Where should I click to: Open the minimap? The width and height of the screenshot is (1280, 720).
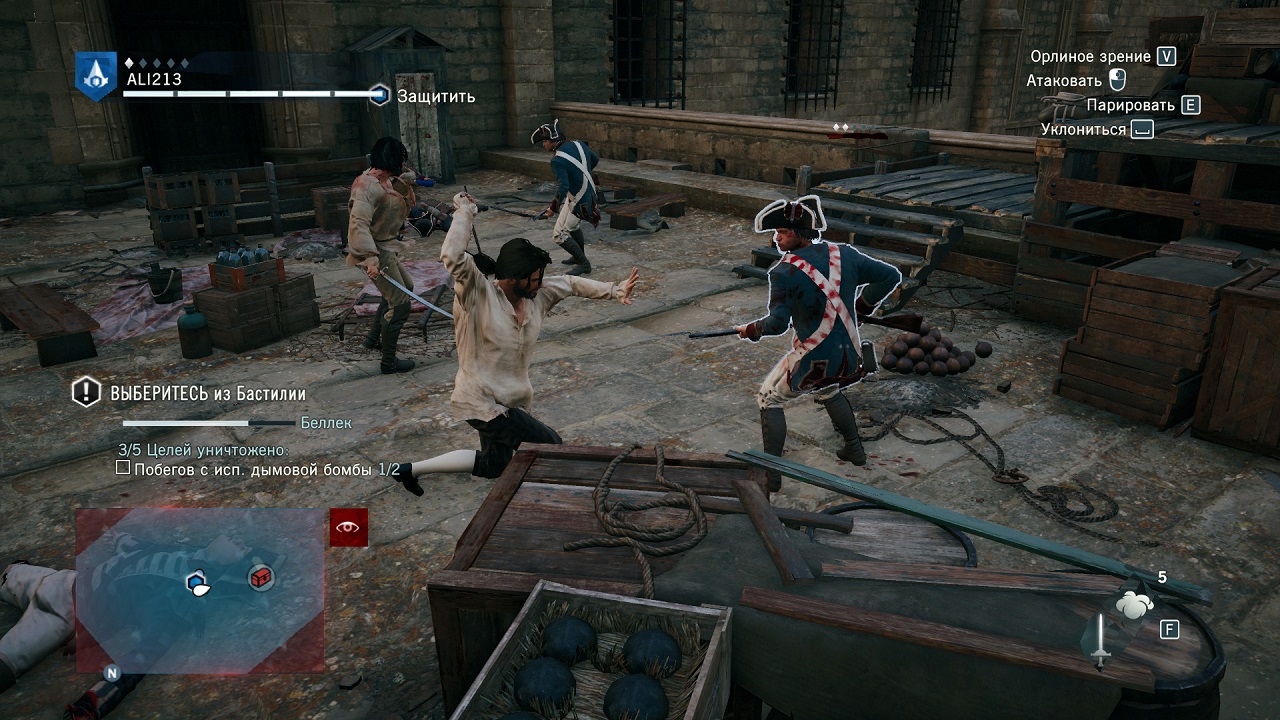pos(200,590)
